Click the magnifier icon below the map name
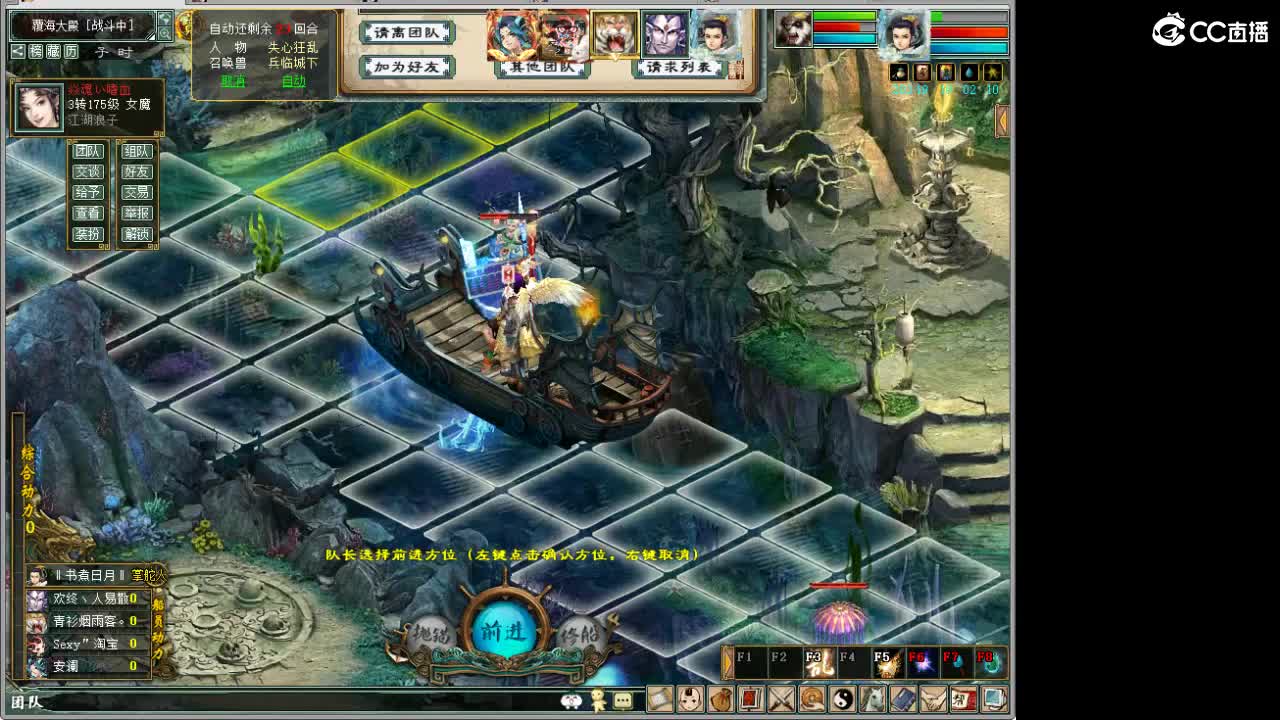Viewport: 1280px width, 720px height. (166, 33)
